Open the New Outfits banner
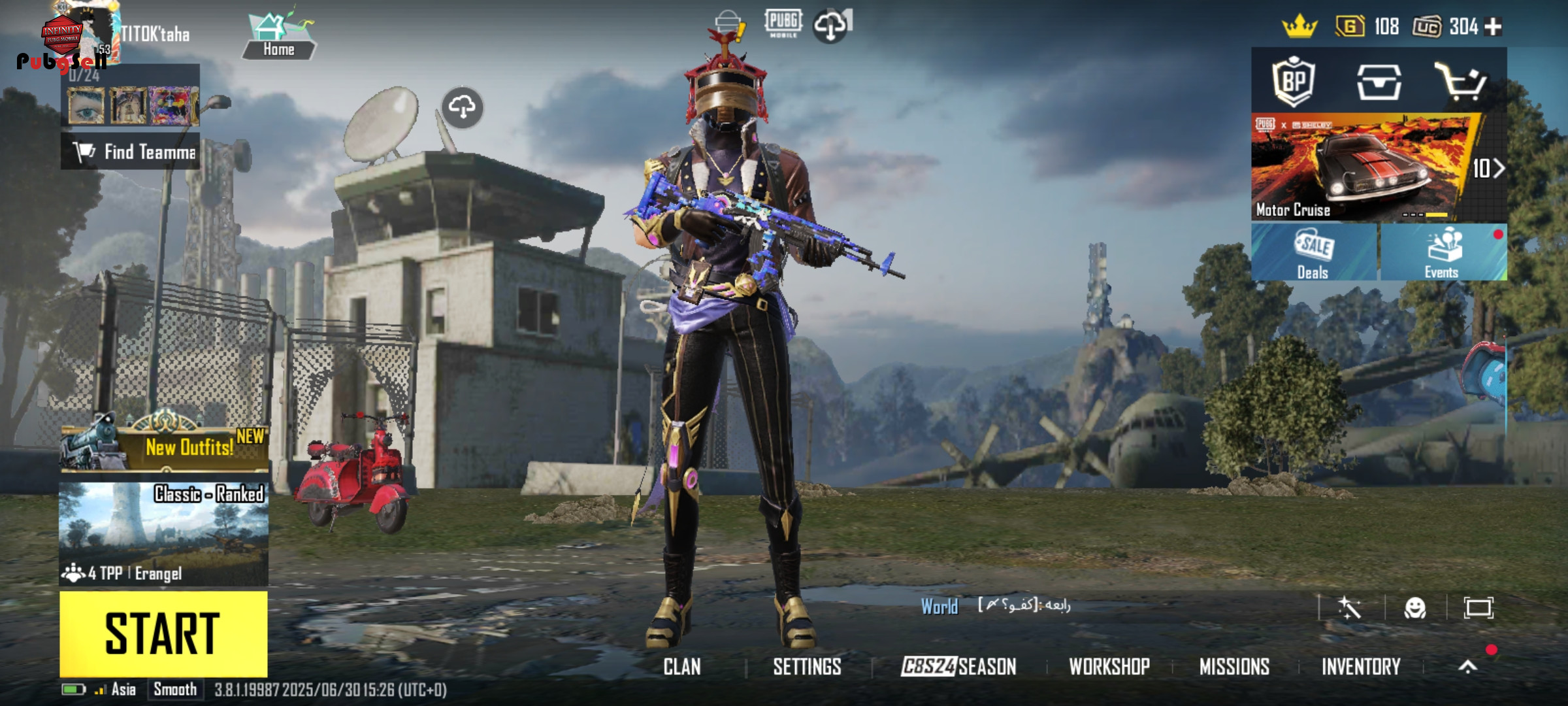Image resolution: width=1568 pixels, height=706 pixels. click(165, 446)
